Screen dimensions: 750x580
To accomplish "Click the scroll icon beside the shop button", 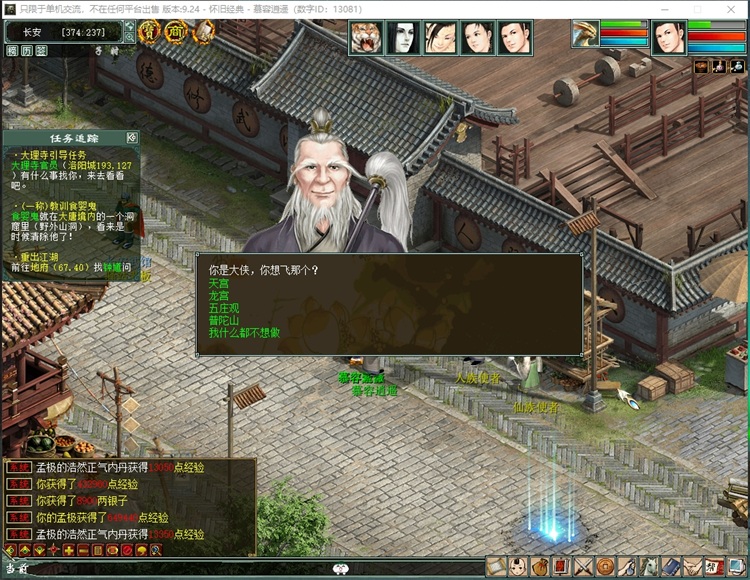I will tap(203, 32).
